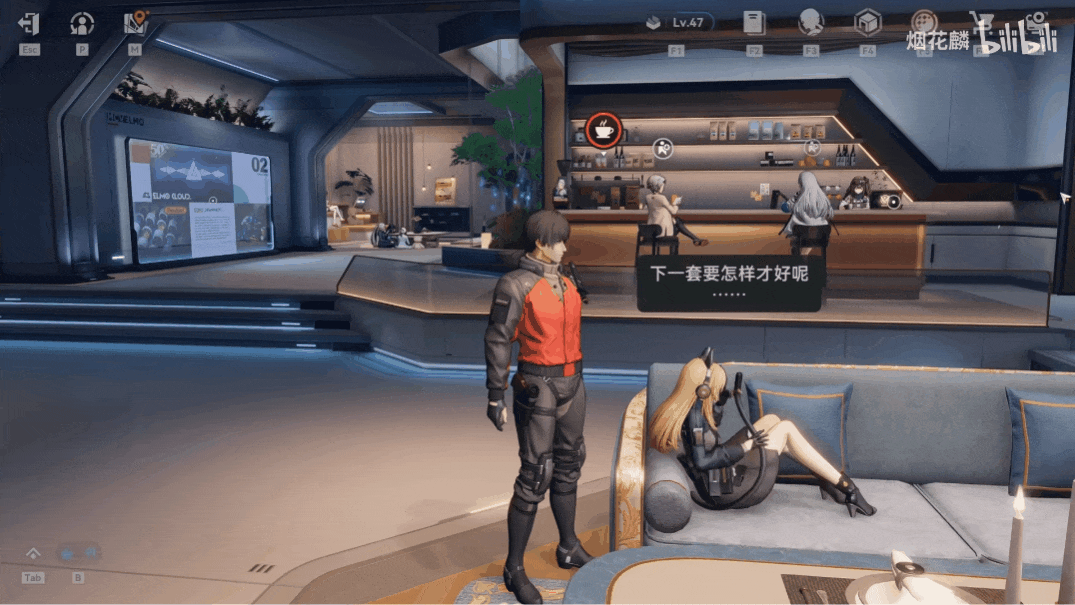Toggle the blue movement mode switch

coord(78,553)
